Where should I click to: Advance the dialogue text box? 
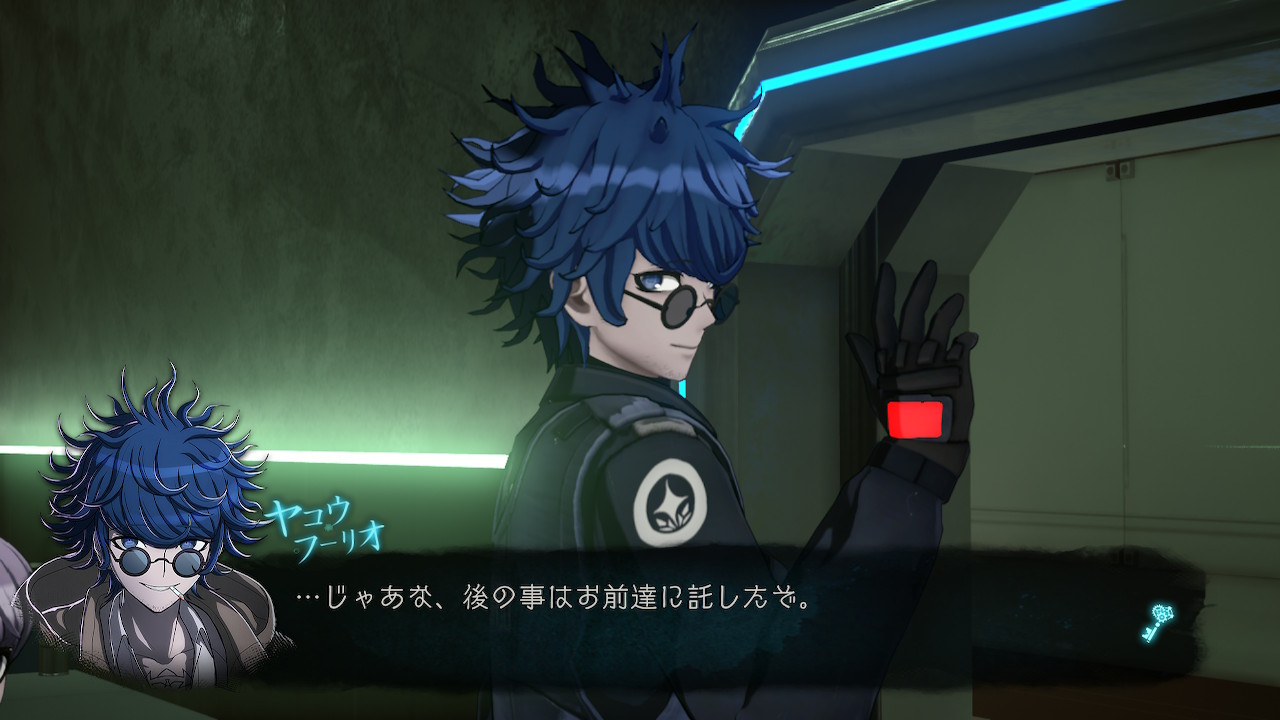pyautogui.click(x=700, y=610)
